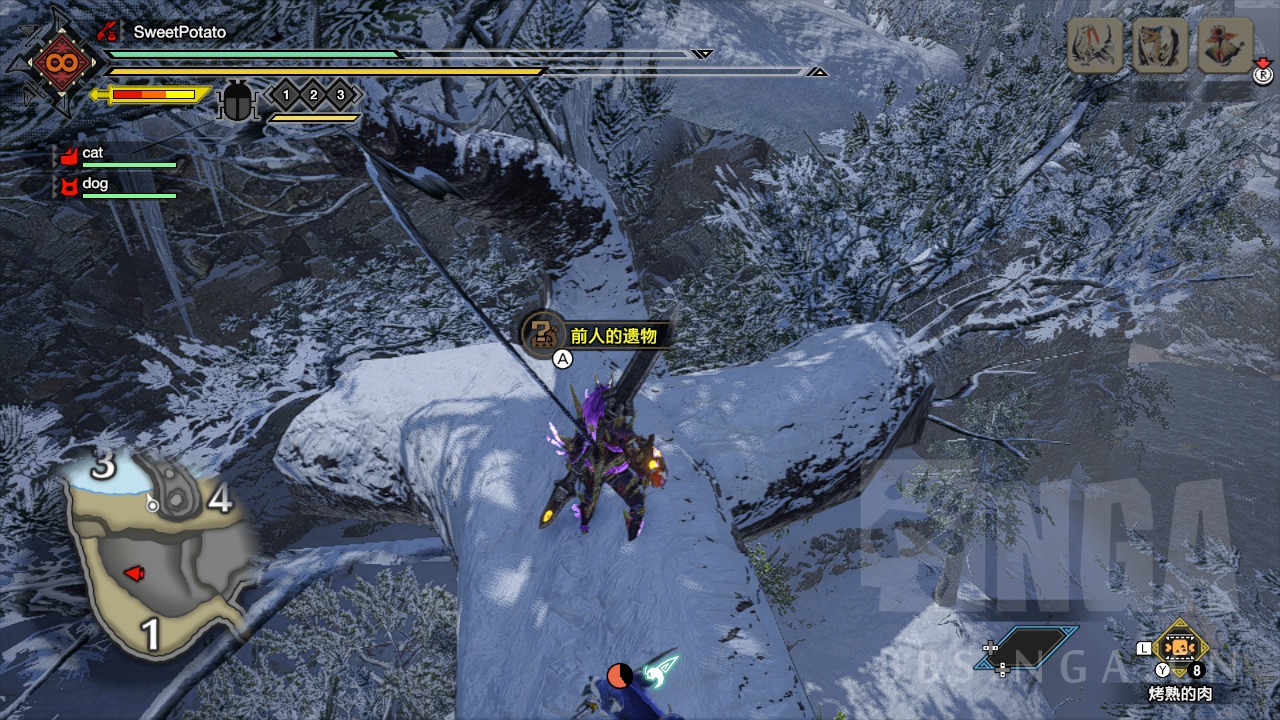Select the buddy named dog
Screen dimensions: 1280x720
[95, 184]
